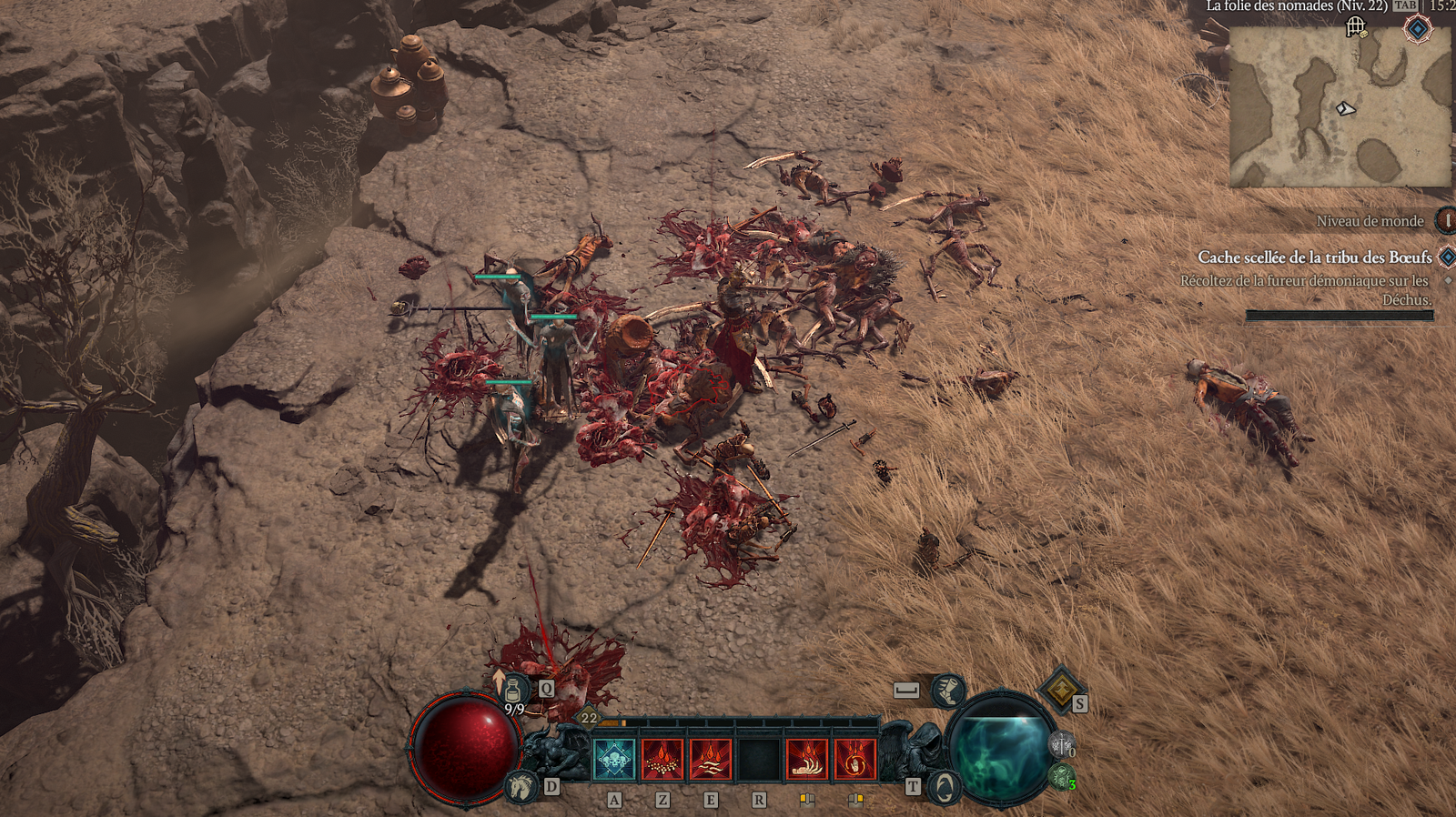Click the dungeon gate marker on the minimap
Screen dimensions: 1456x817
click(x=1356, y=27)
